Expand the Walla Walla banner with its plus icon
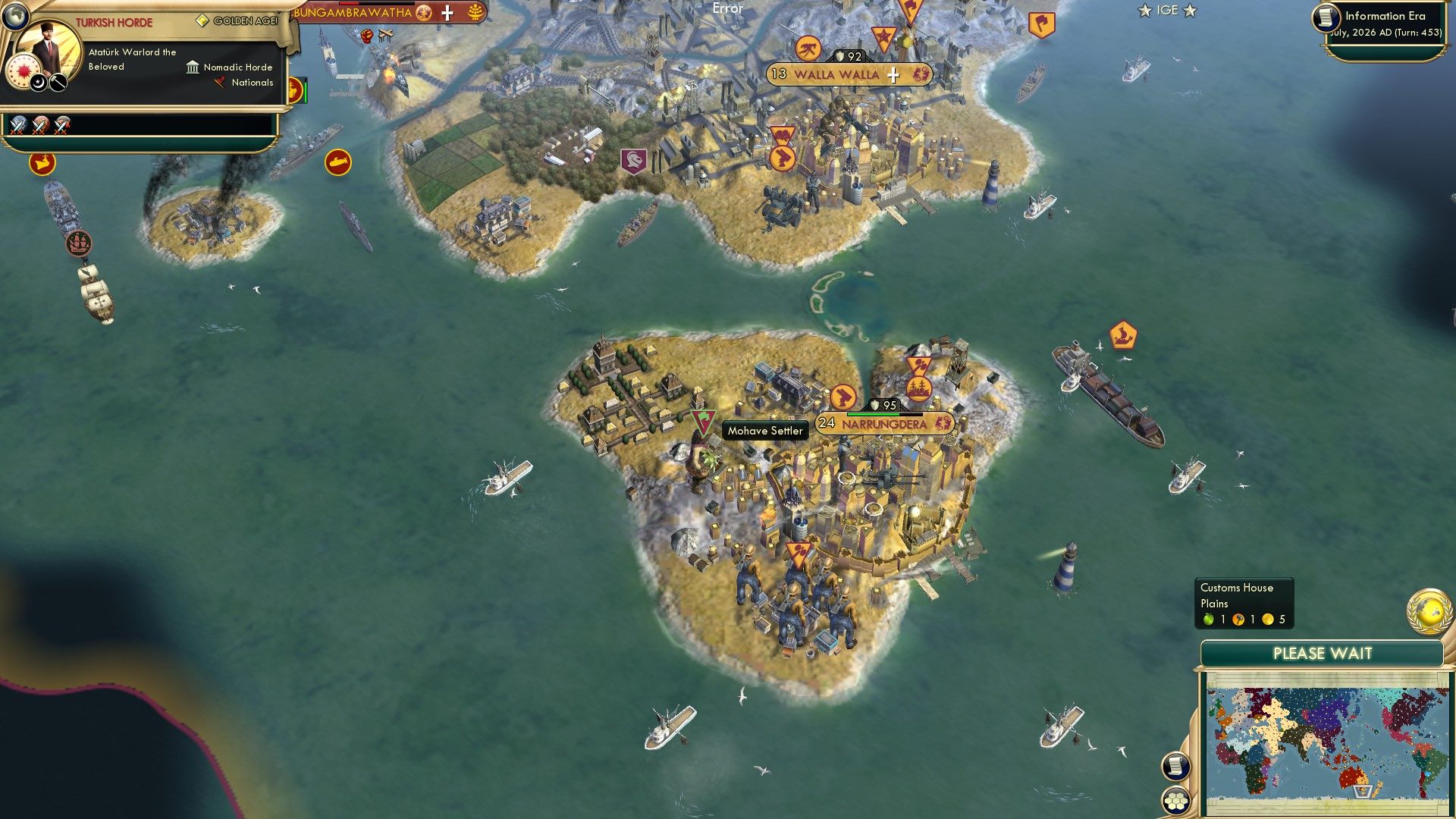This screenshot has width=1456, height=819. (x=893, y=76)
